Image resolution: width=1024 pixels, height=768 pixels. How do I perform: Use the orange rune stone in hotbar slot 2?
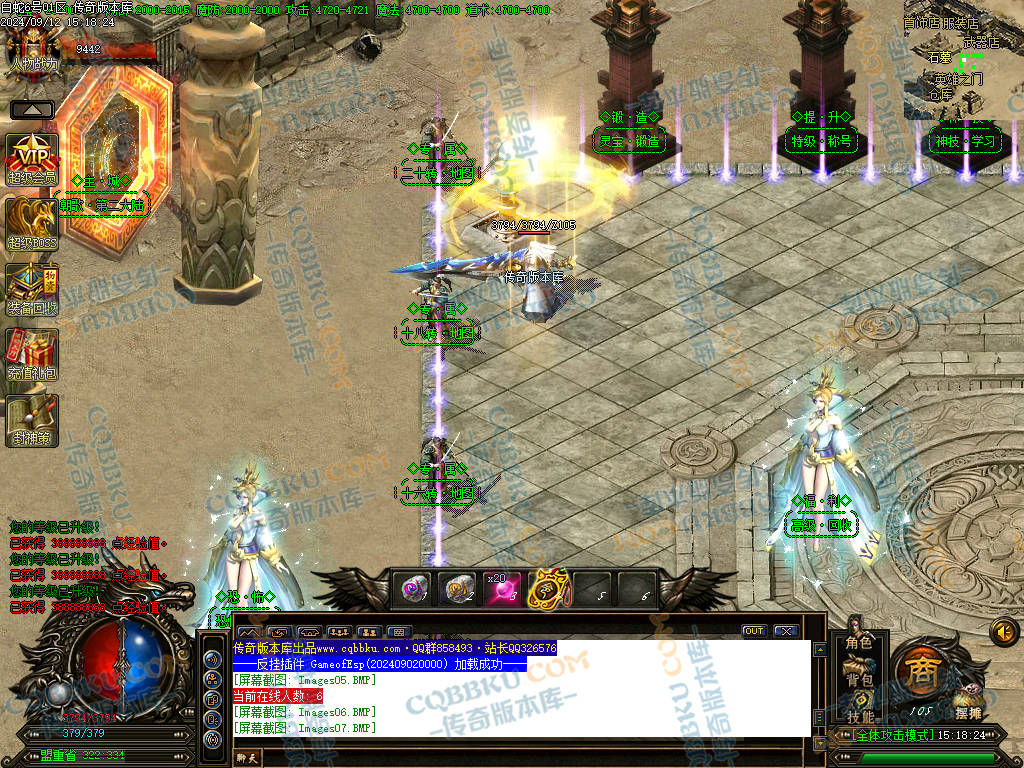459,590
